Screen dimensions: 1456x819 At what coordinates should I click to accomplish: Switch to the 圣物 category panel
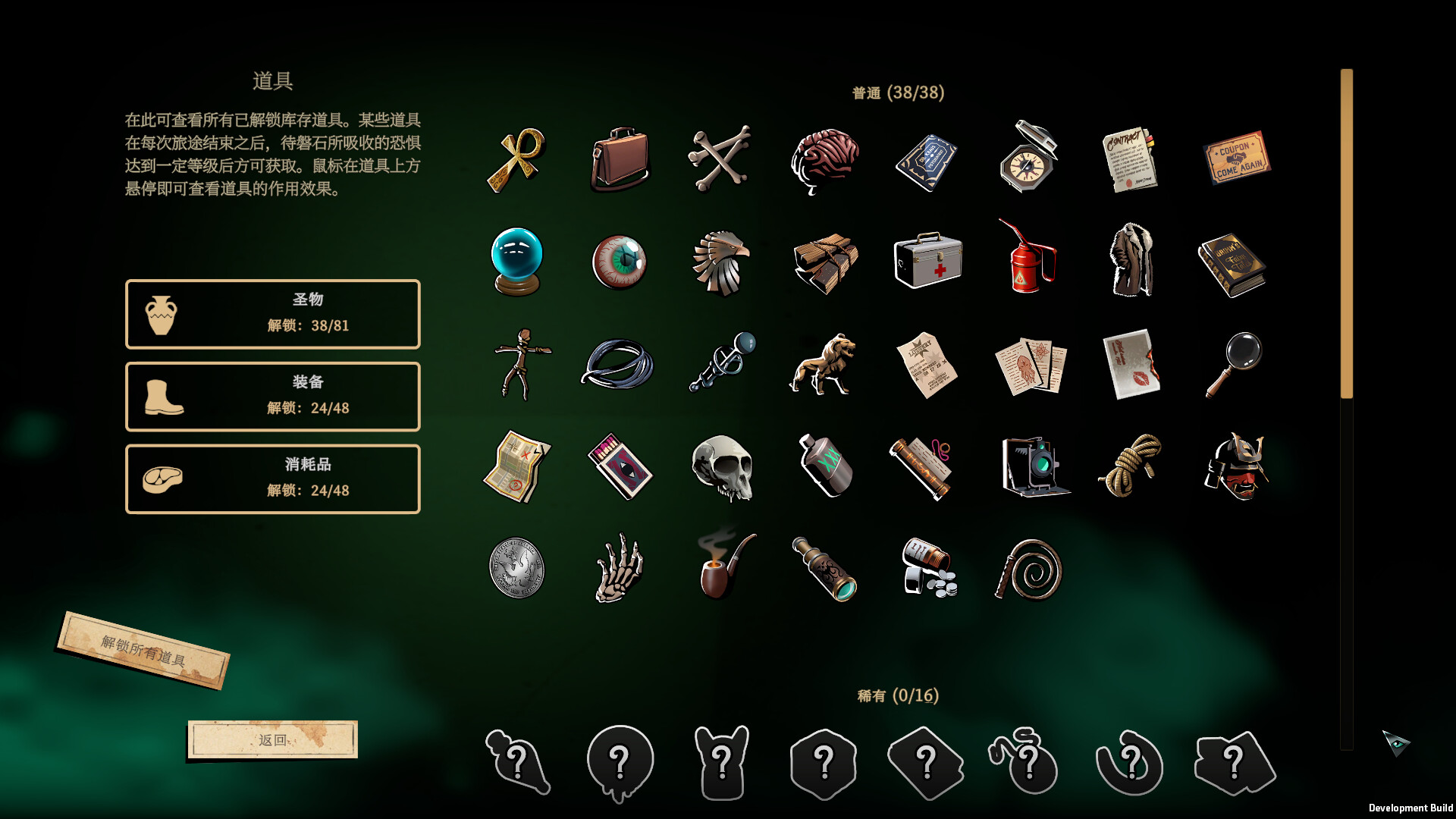click(x=273, y=314)
